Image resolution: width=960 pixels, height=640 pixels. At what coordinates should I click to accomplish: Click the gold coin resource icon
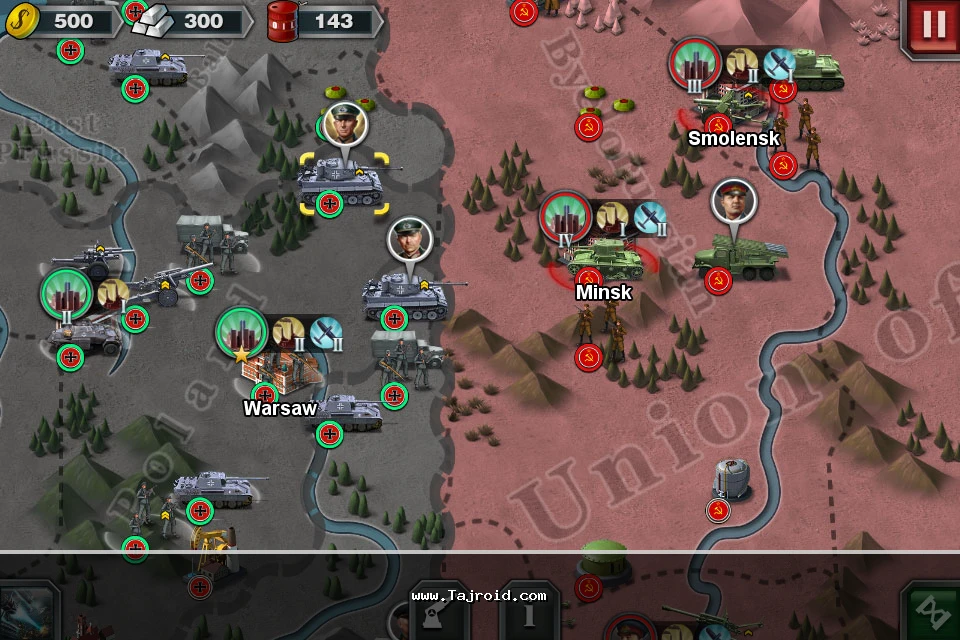pyautogui.click(x=19, y=18)
